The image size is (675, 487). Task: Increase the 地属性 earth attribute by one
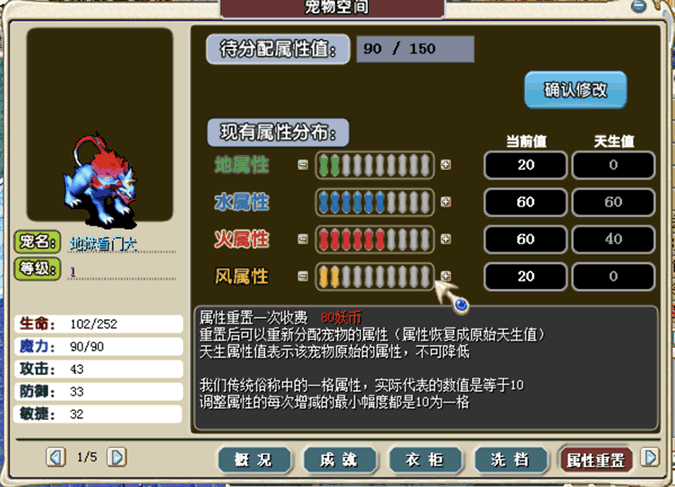446,165
